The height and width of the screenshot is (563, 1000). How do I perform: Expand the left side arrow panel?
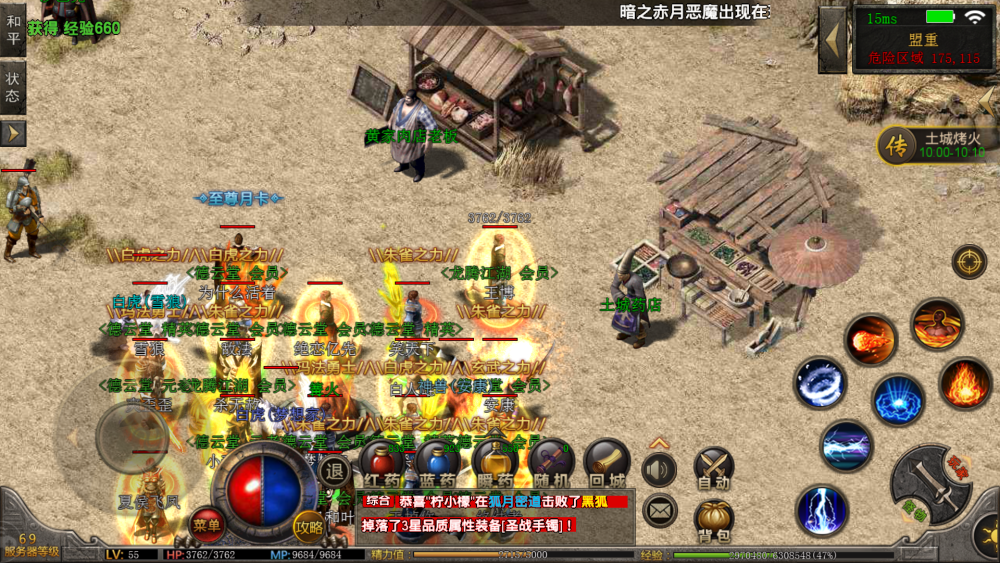(x=13, y=133)
